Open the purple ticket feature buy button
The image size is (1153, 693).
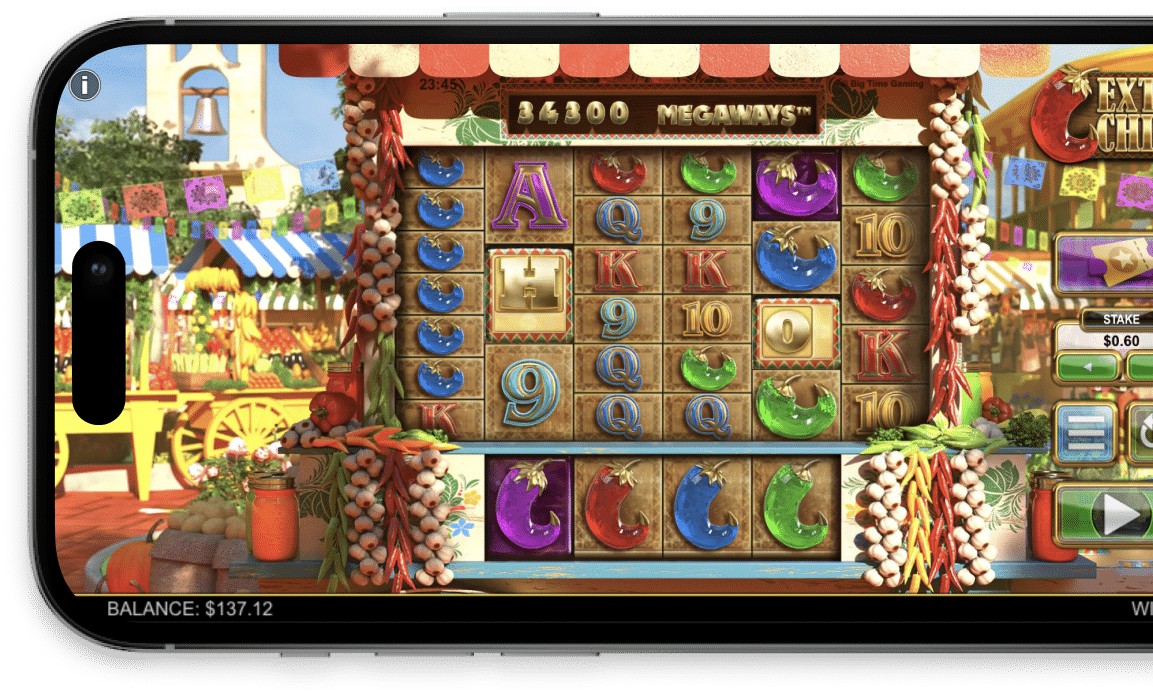[x=1105, y=263]
